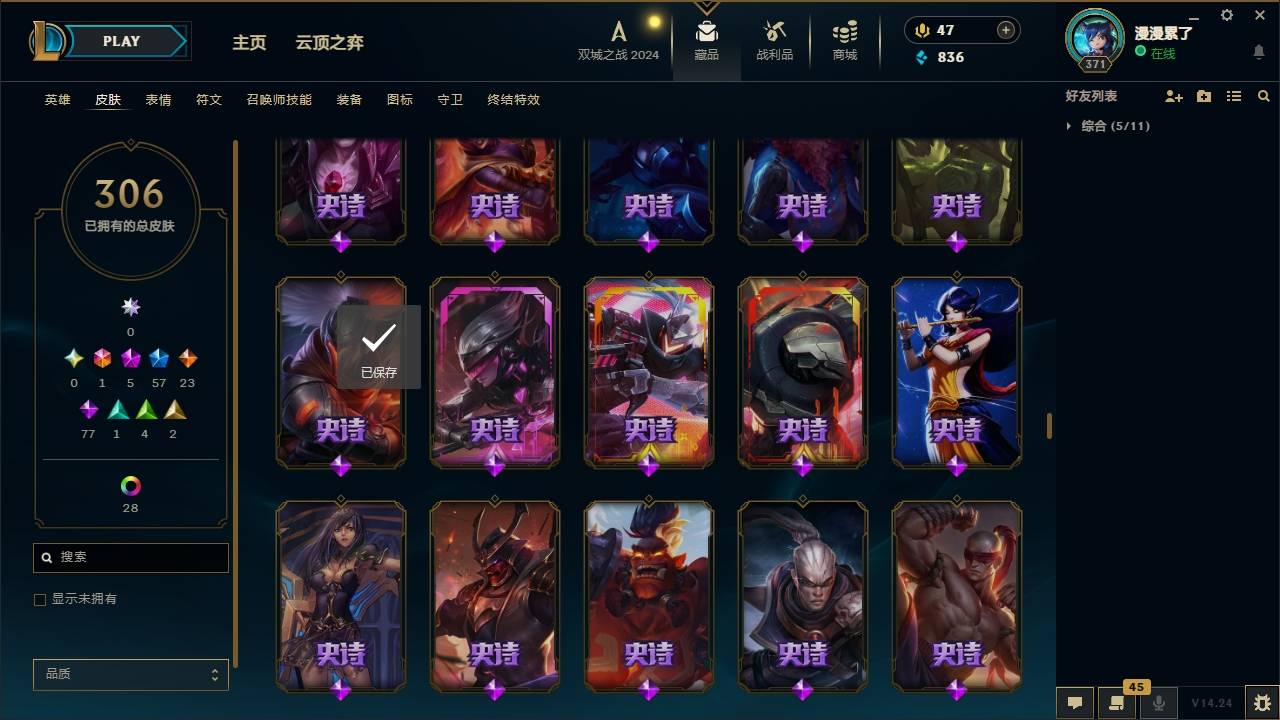The height and width of the screenshot is (720, 1280).
Task: Click the add friend icon
Action: tap(1174, 96)
